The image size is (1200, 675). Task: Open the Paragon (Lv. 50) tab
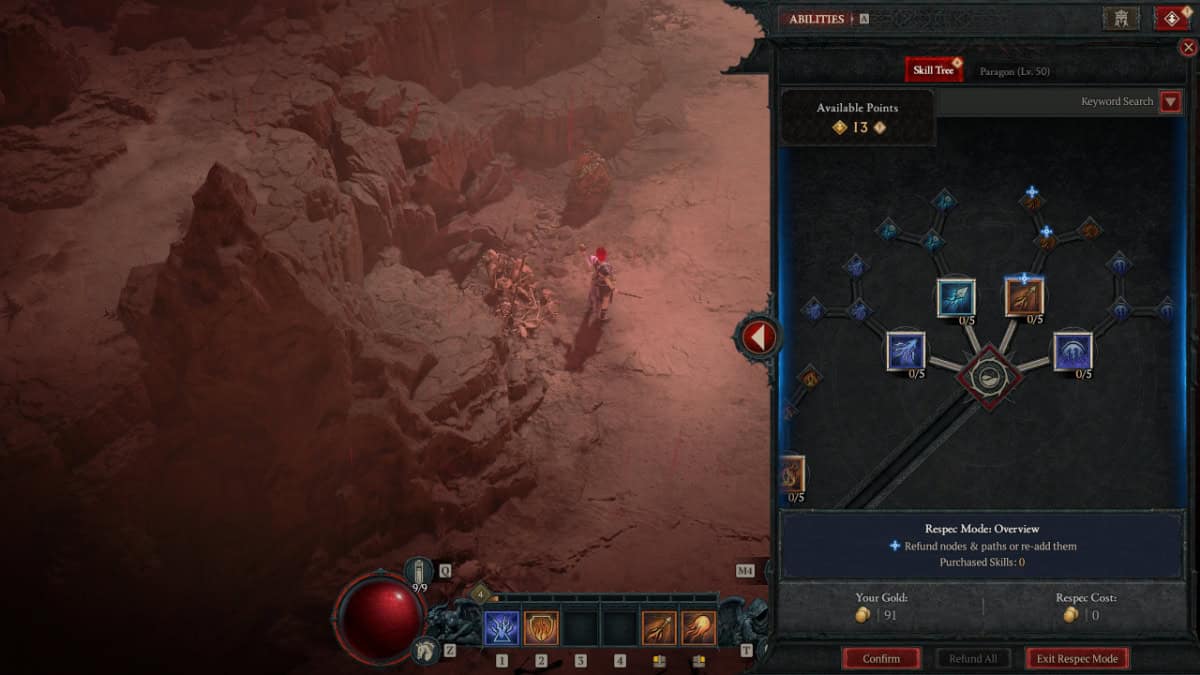(1014, 72)
